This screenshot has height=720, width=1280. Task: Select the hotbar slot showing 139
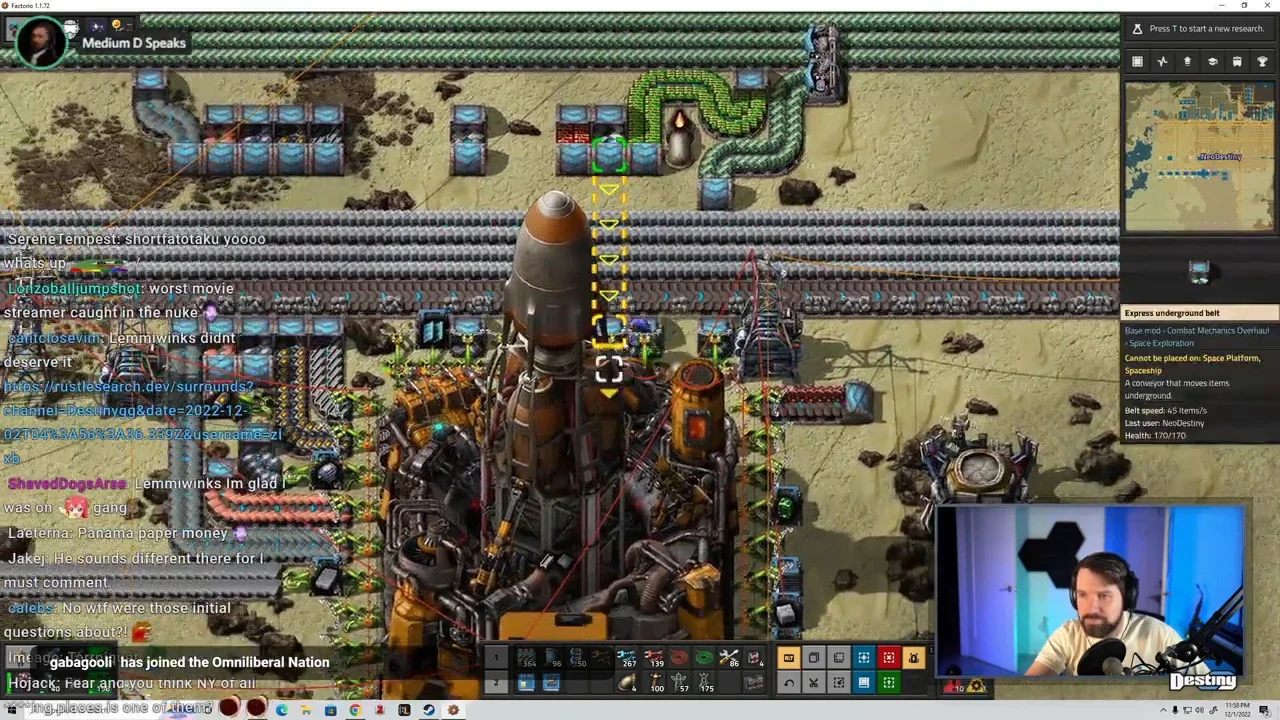coord(654,658)
